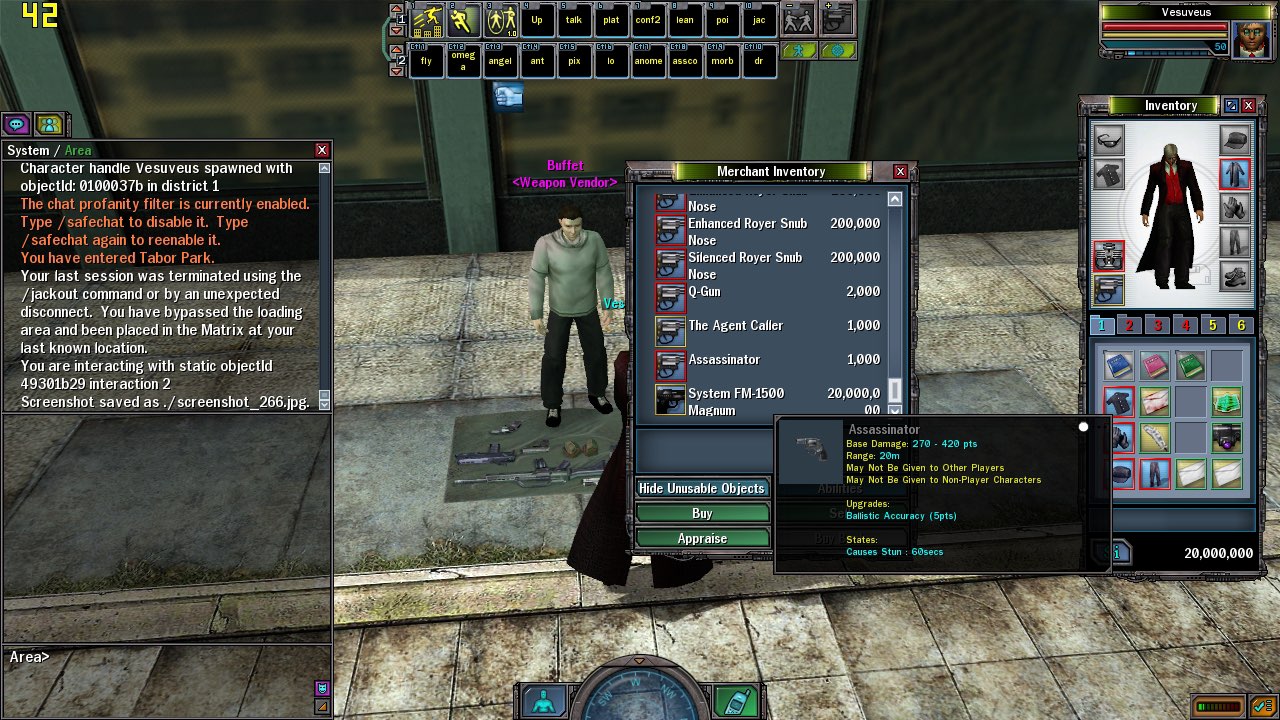Switch to inventory page 2
Image resolution: width=1280 pixels, height=720 pixels.
point(1129,325)
